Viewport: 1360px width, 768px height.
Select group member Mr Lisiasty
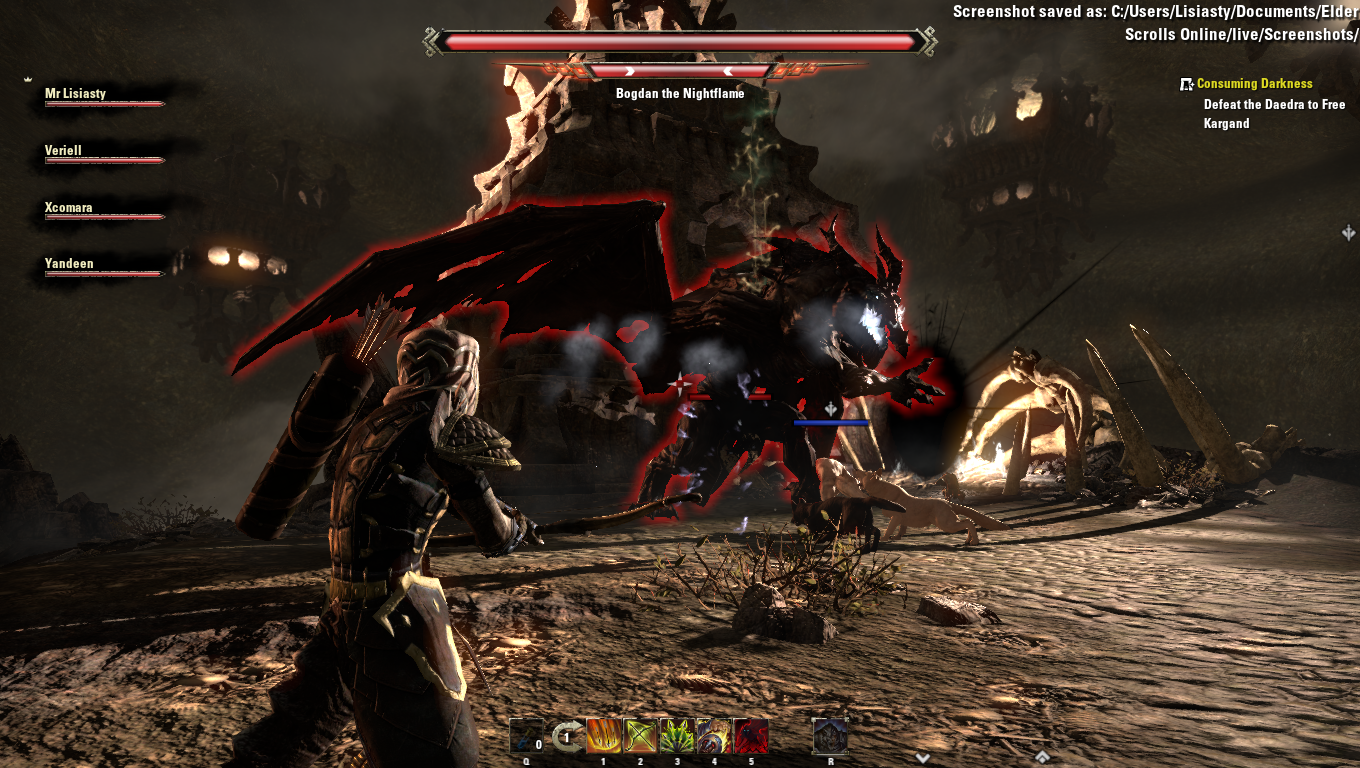coord(76,94)
